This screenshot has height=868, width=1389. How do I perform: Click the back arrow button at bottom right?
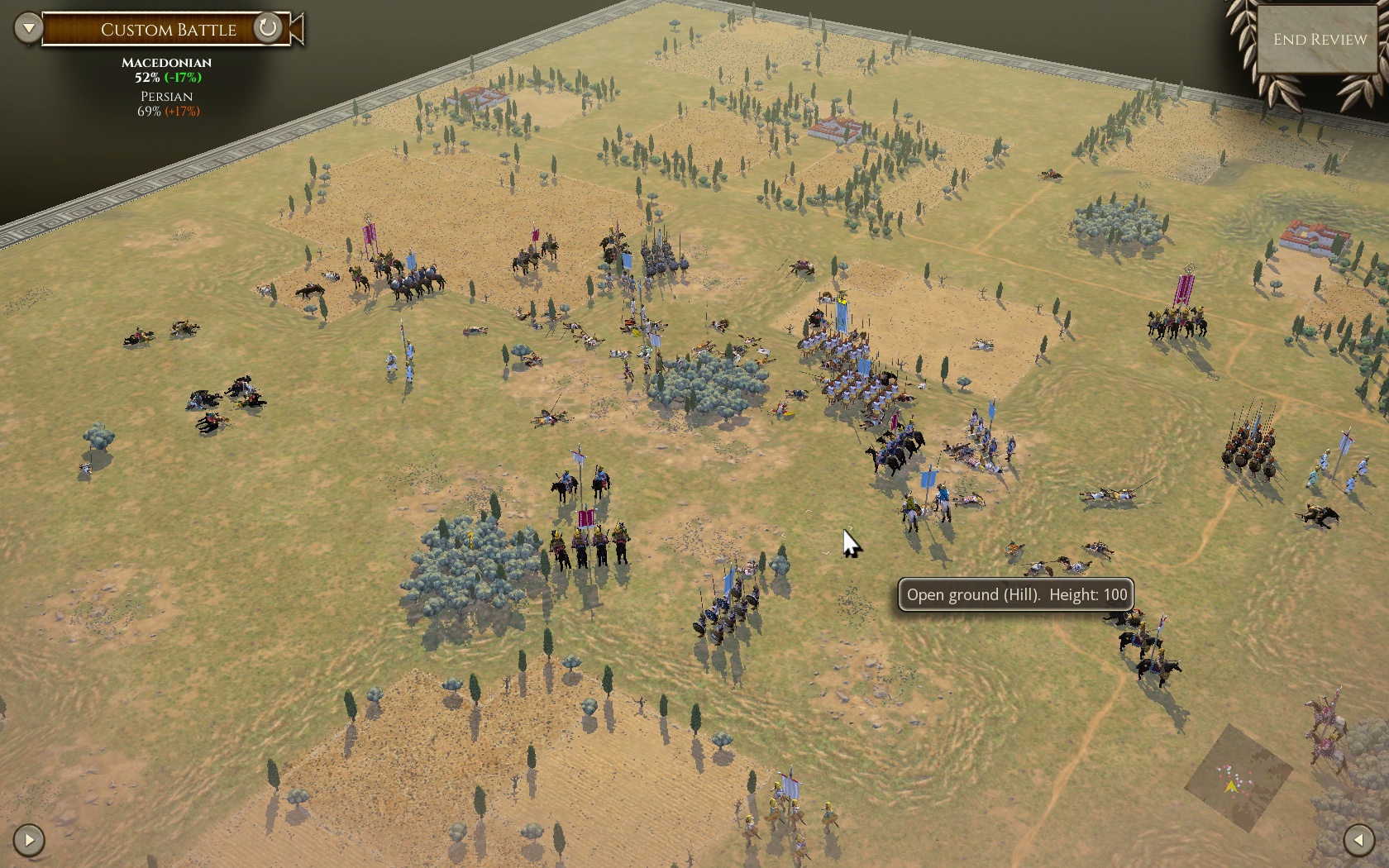[1358, 840]
